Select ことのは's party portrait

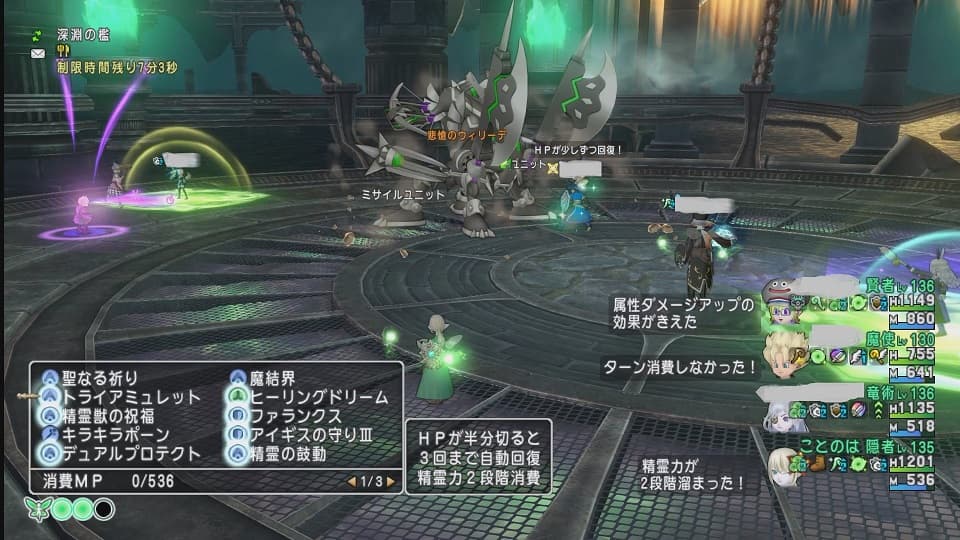[783, 464]
